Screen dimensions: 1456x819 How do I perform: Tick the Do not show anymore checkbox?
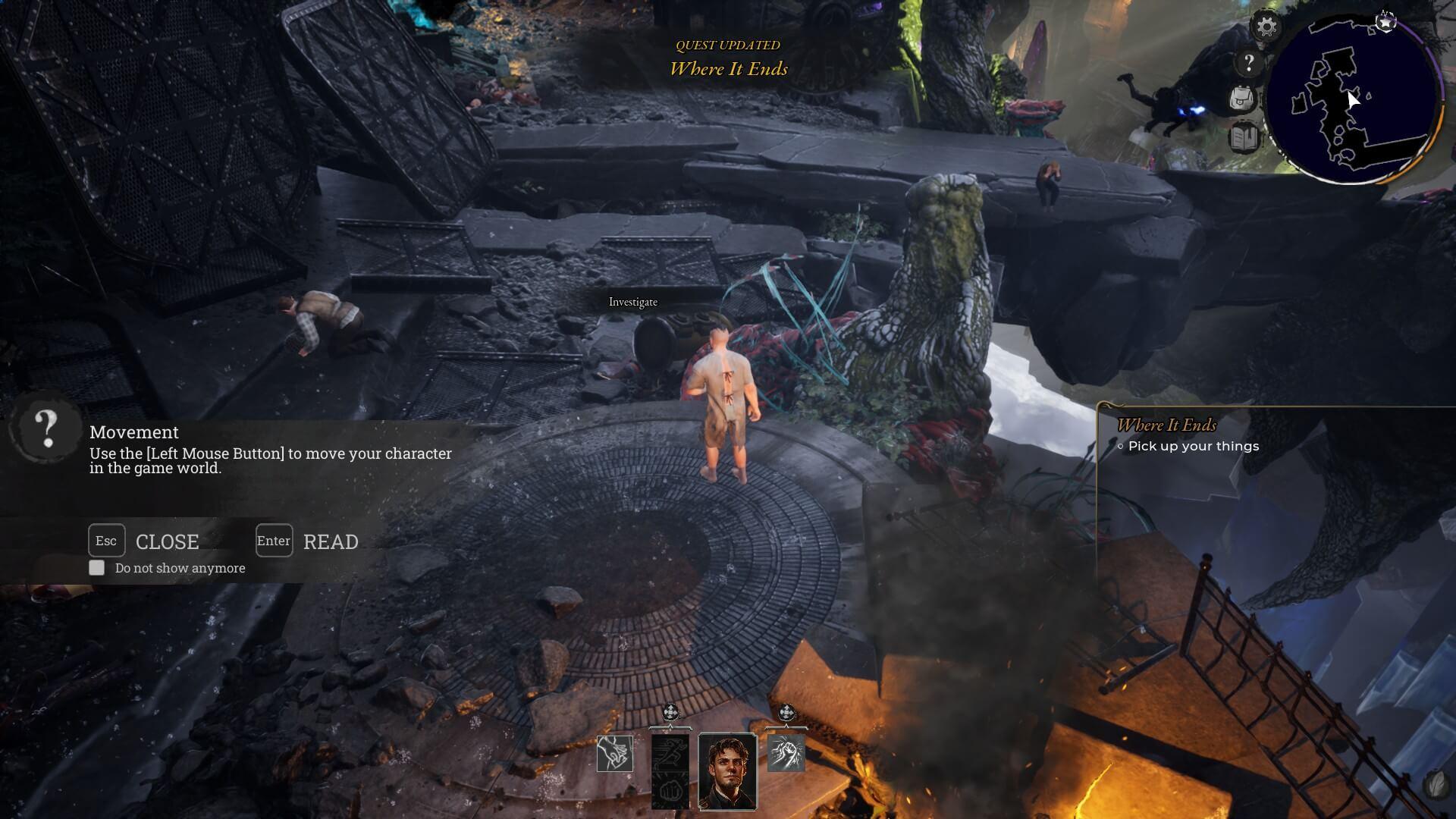(97, 568)
